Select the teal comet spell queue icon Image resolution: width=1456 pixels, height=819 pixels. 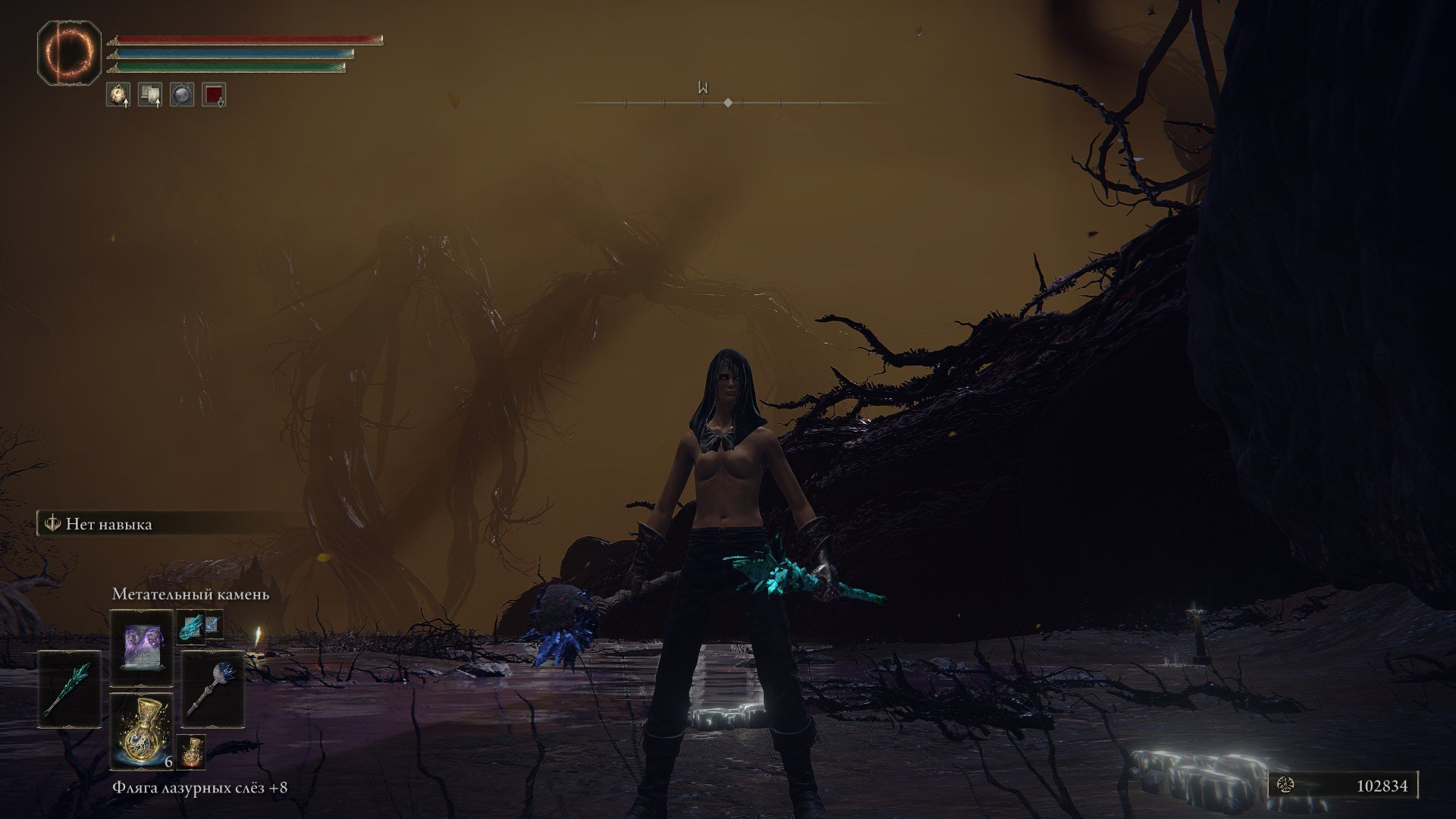click(190, 627)
